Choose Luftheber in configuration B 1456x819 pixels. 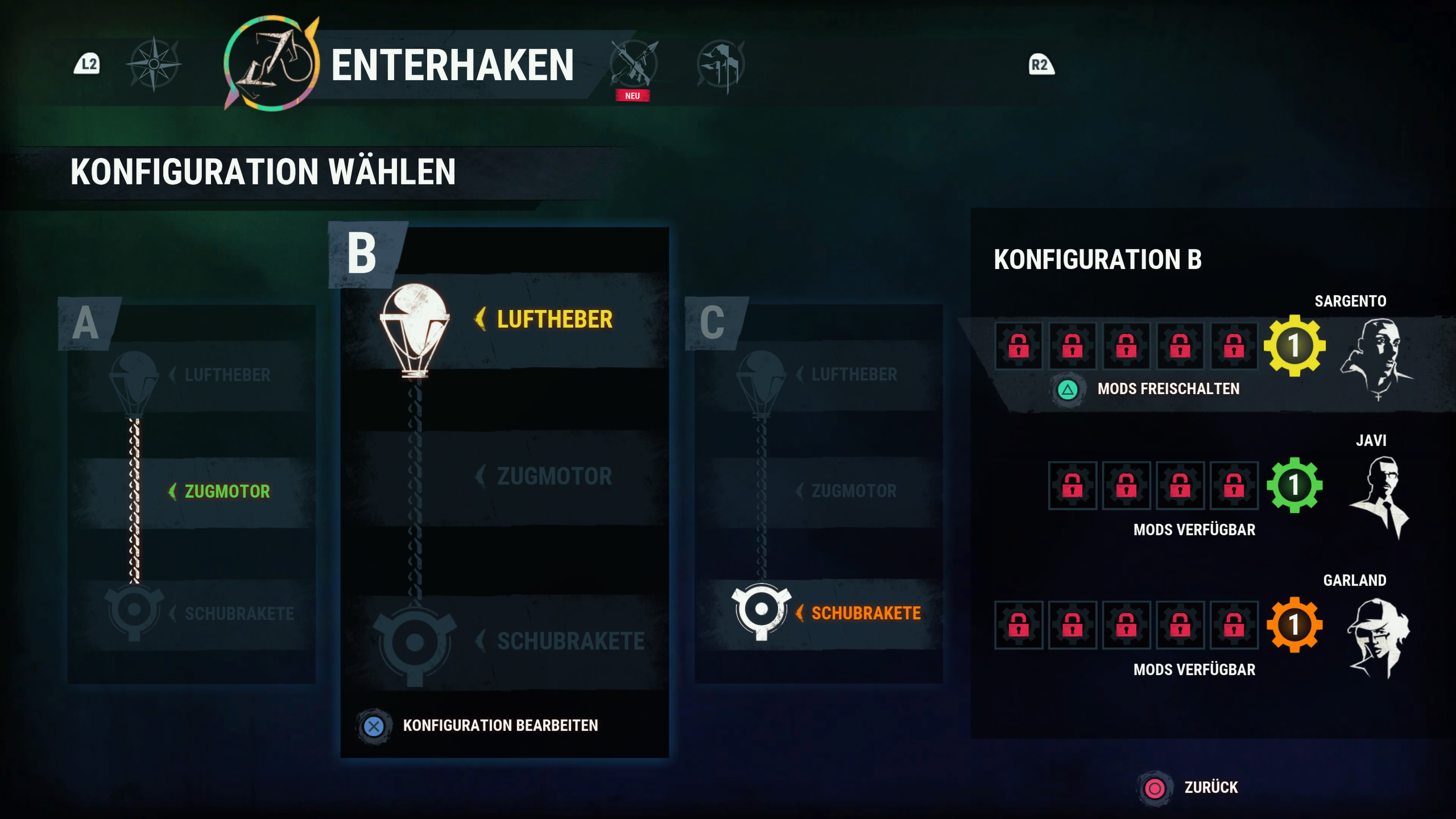point(554,320)
